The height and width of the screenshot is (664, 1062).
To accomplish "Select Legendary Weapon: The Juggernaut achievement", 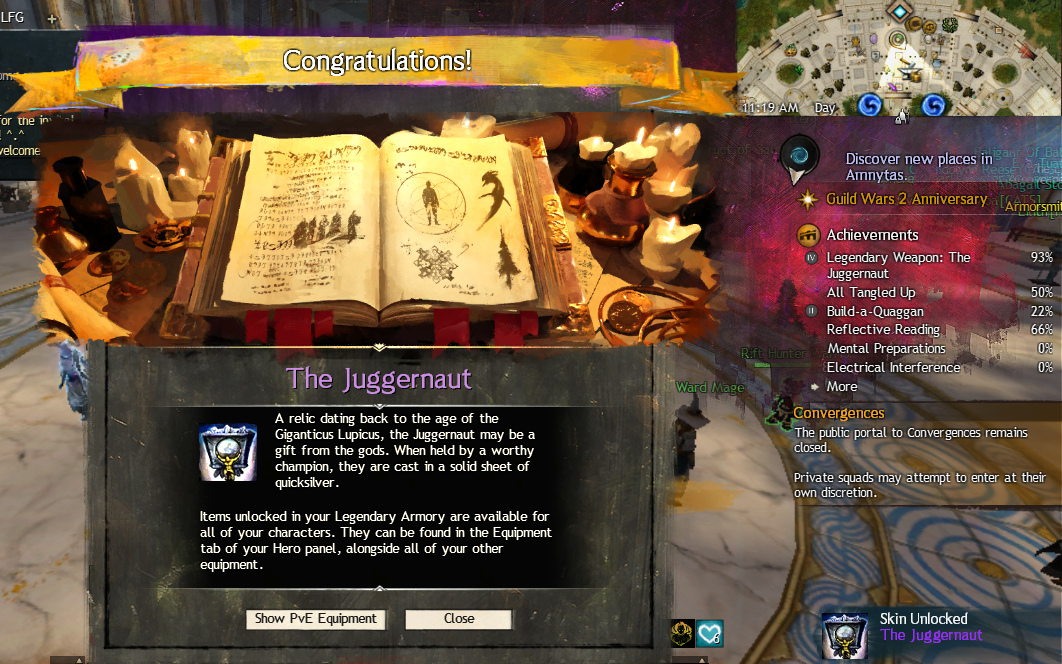I will 897,265.
